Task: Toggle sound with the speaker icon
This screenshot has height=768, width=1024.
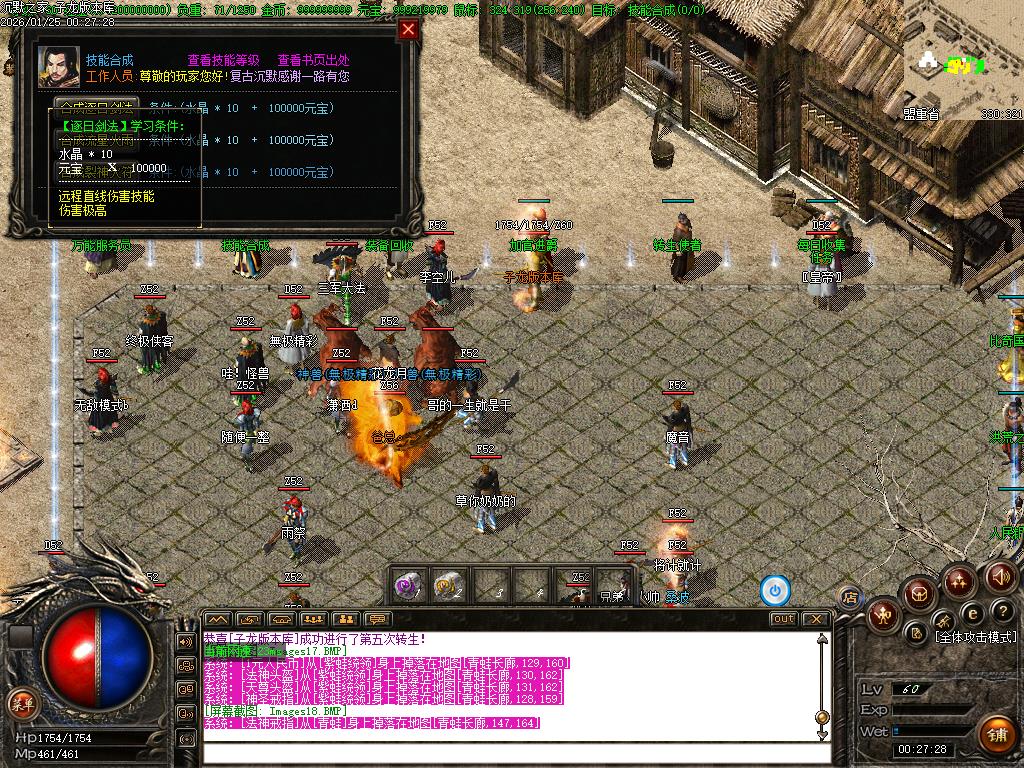Action: coord(1001,576)
